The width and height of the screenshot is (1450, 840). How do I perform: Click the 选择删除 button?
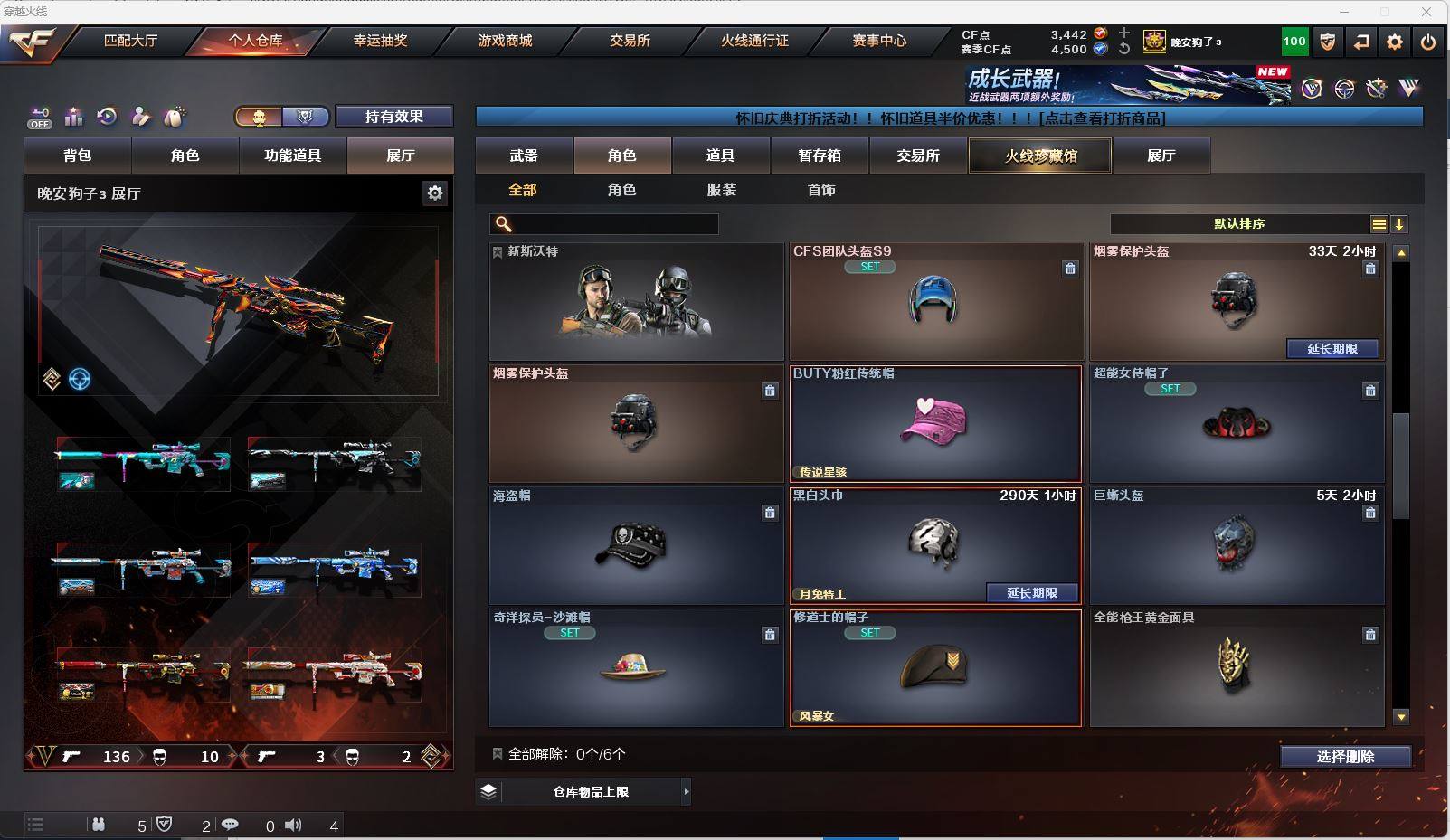click(1345, 757)
